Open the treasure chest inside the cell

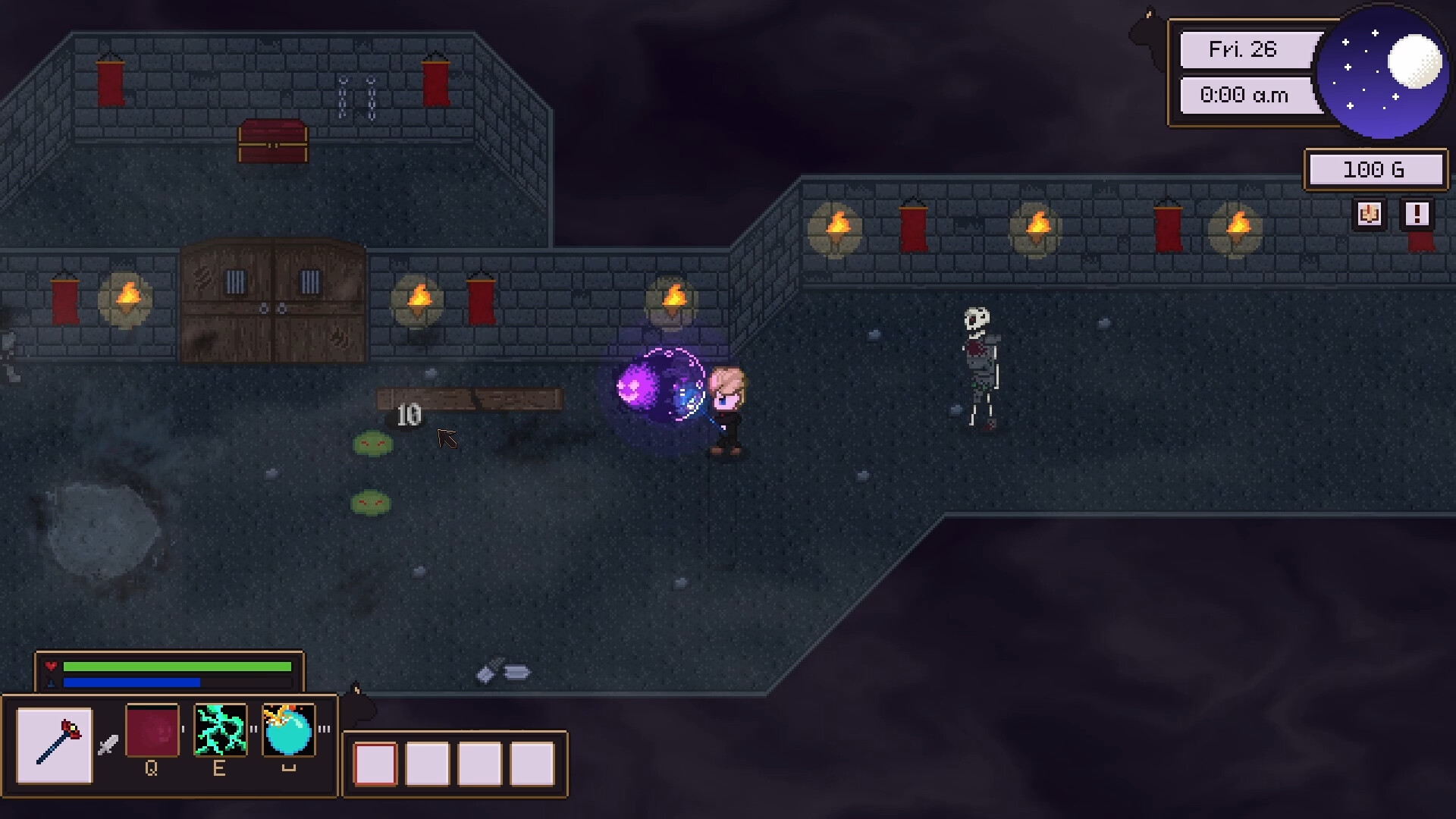275,141
